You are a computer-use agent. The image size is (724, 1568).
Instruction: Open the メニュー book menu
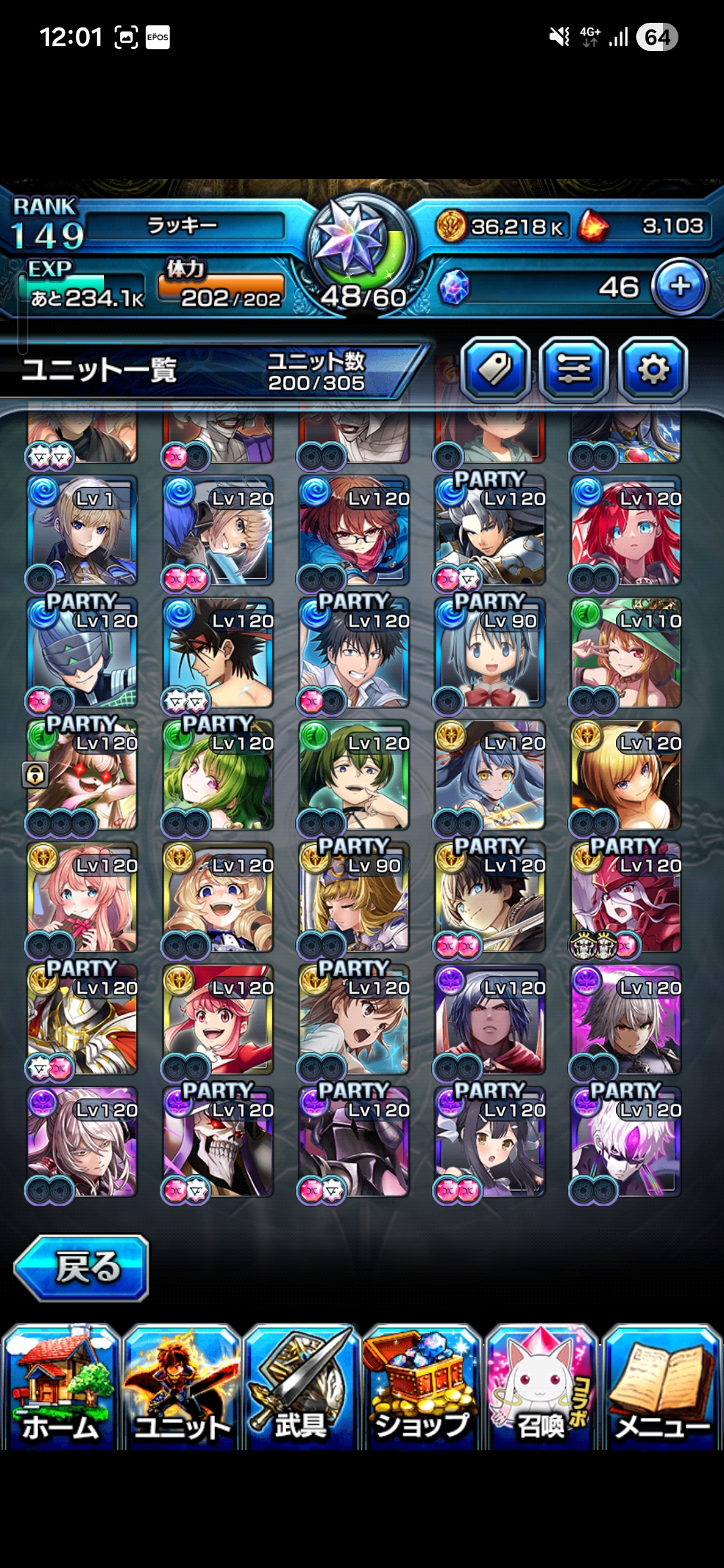(662, 1387)
